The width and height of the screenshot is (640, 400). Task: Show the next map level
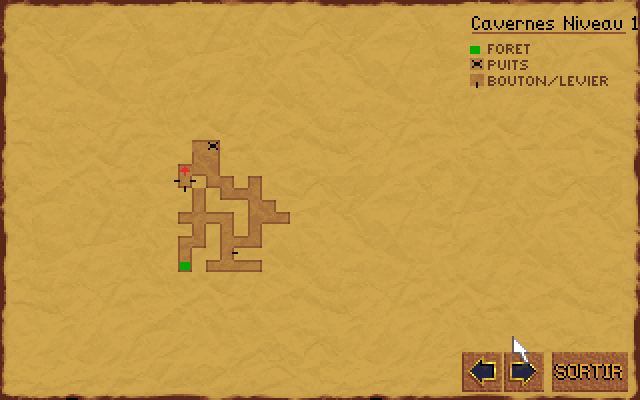[x=523, y=372]
